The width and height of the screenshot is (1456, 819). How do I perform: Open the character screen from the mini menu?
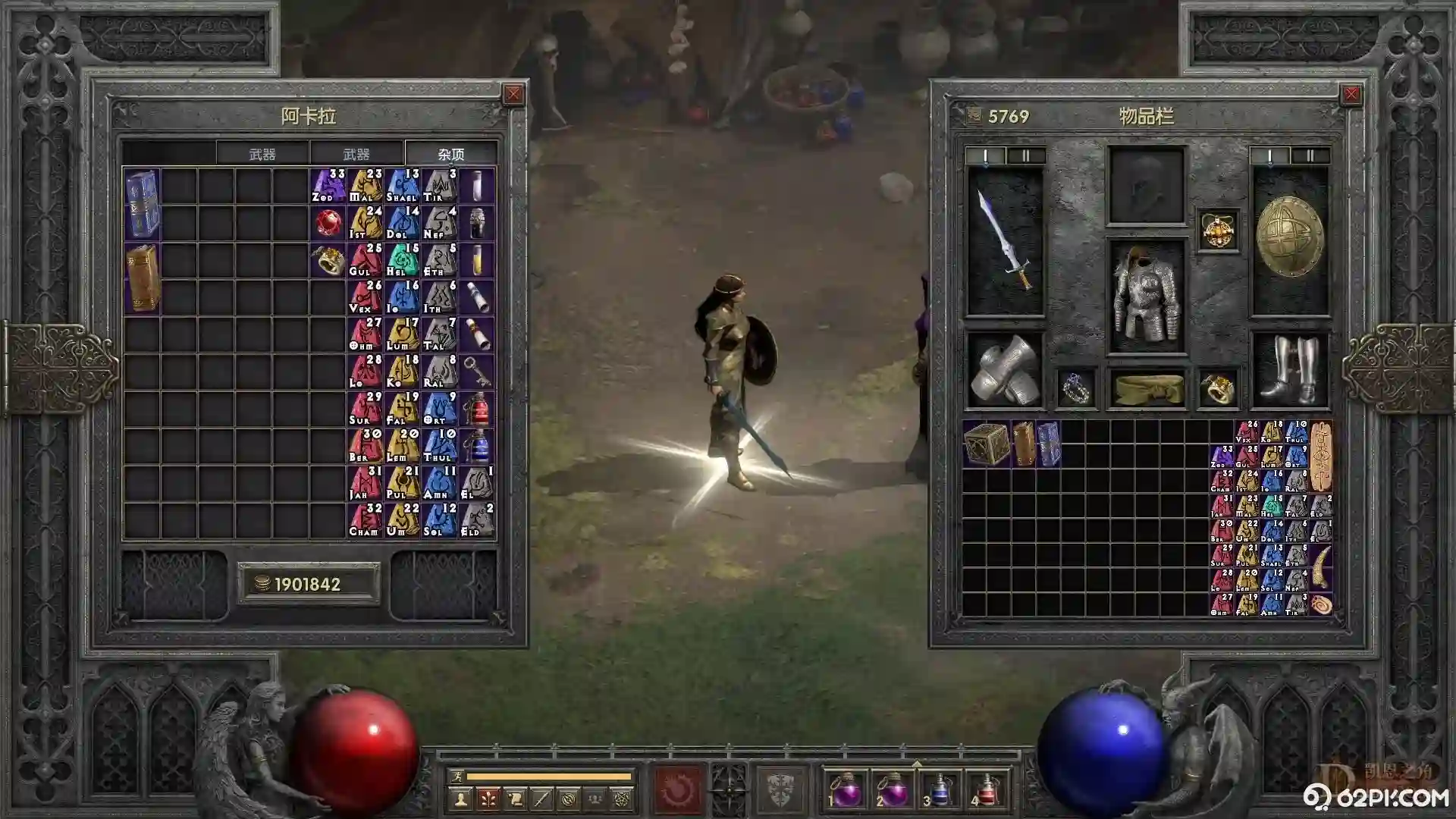pos(460,799)
